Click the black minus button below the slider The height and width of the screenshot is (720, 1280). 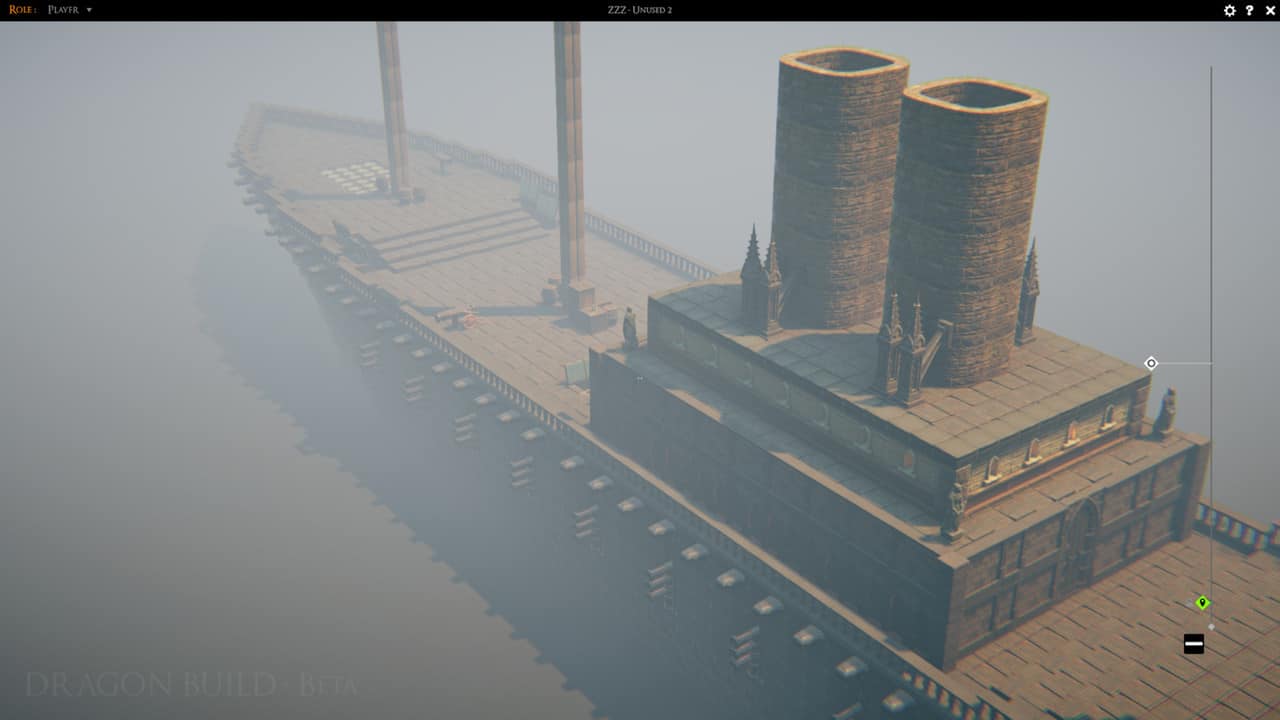[1193, 644]
